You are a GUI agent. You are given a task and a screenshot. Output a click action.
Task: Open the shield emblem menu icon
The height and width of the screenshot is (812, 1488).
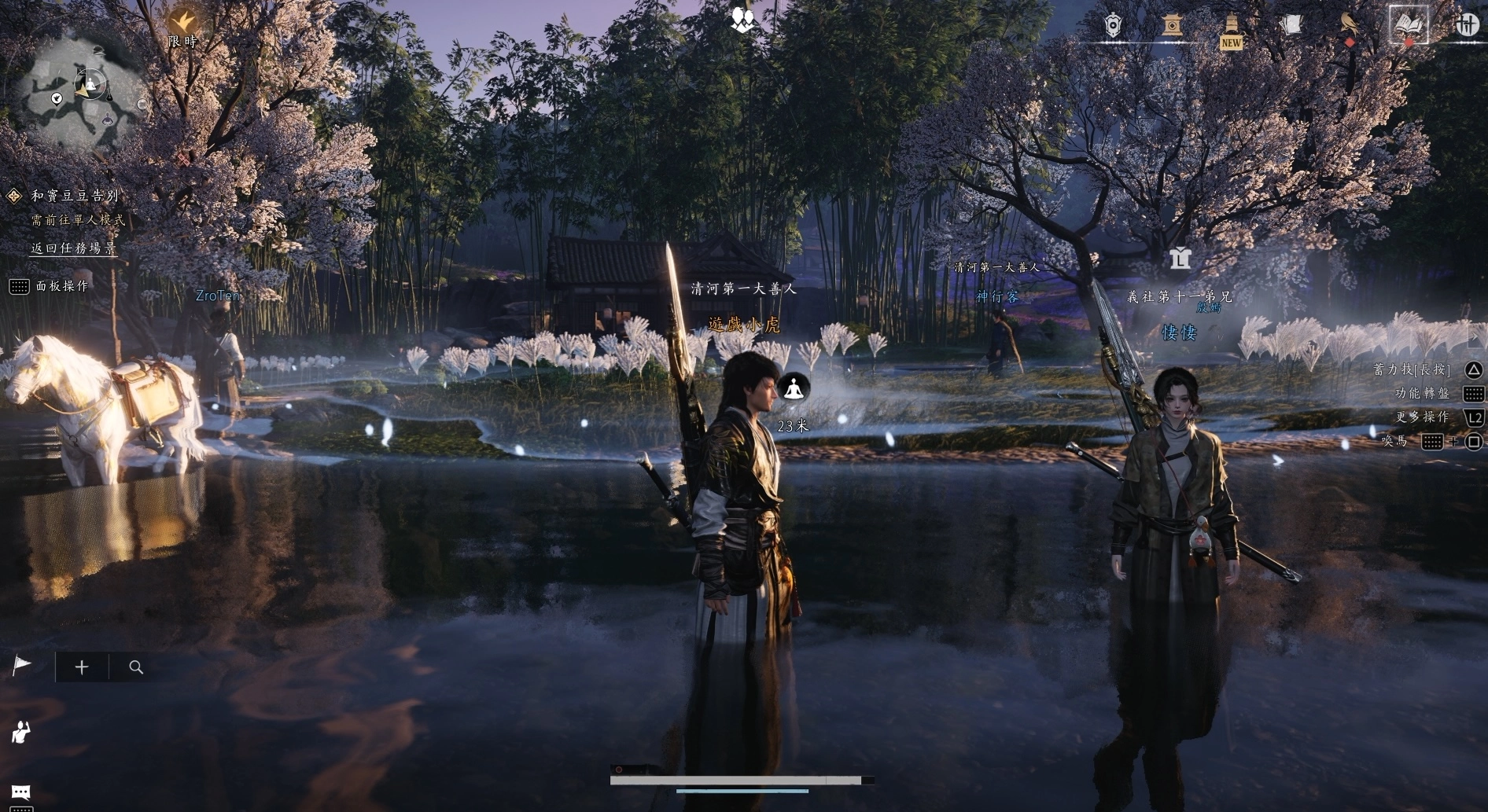(1112, 26)
